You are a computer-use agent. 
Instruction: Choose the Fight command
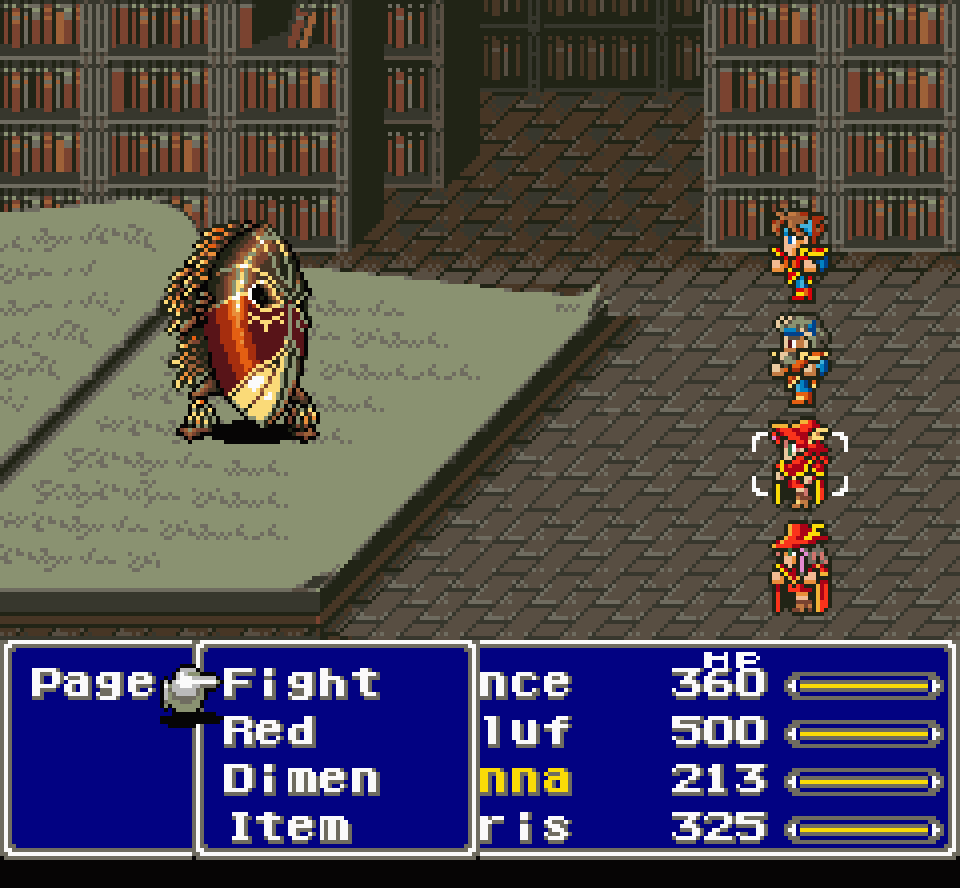coord(301,683)
